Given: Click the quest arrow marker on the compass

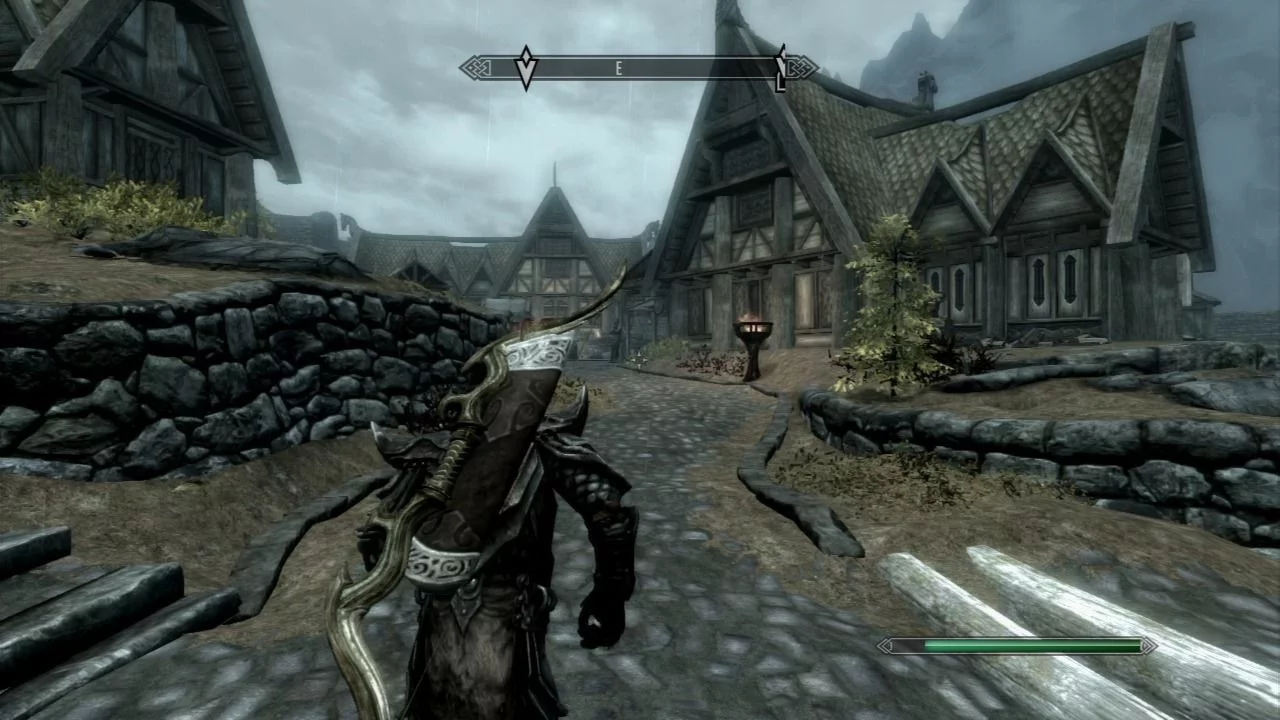Looking at the screenshot, I should point(526,68).
